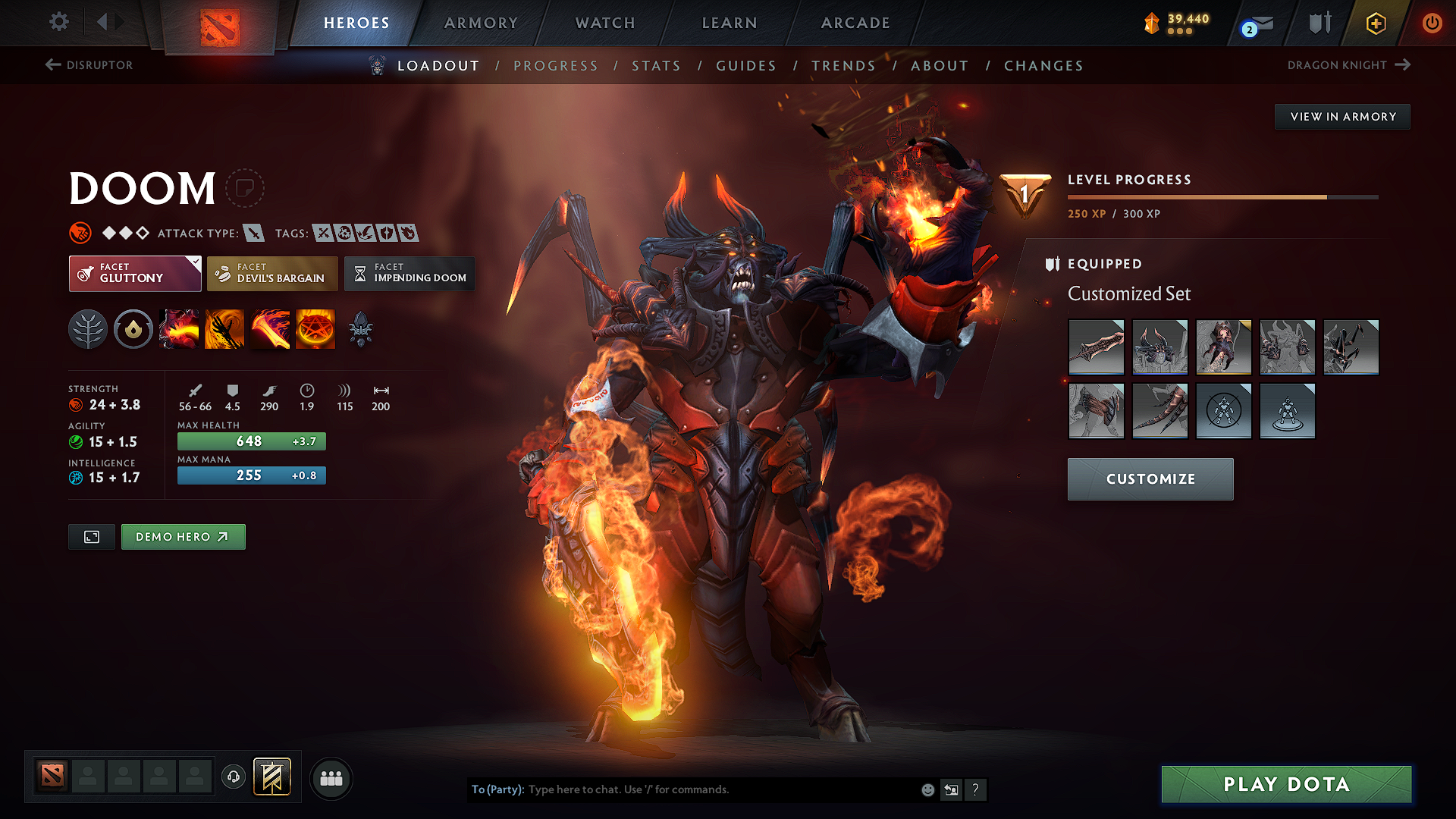Screen dimensions: 1456x819
Task: Type in the party chat field
Action: click(x=682, y=789)
